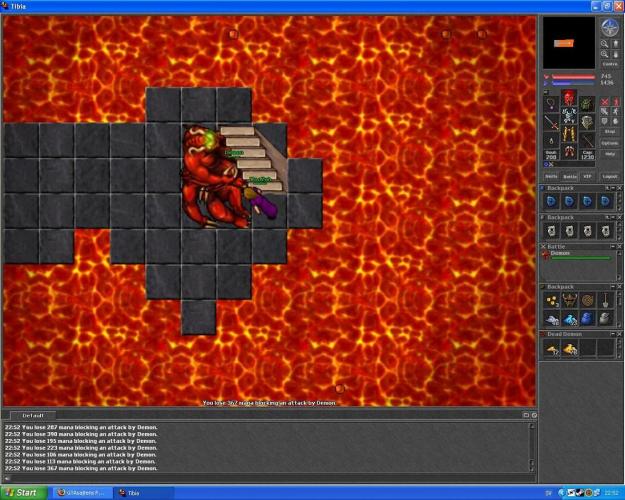Screen dimensions: 625x500
Task: Open the Battle list button
Action: pyautogui.click(x=570, y=175)
